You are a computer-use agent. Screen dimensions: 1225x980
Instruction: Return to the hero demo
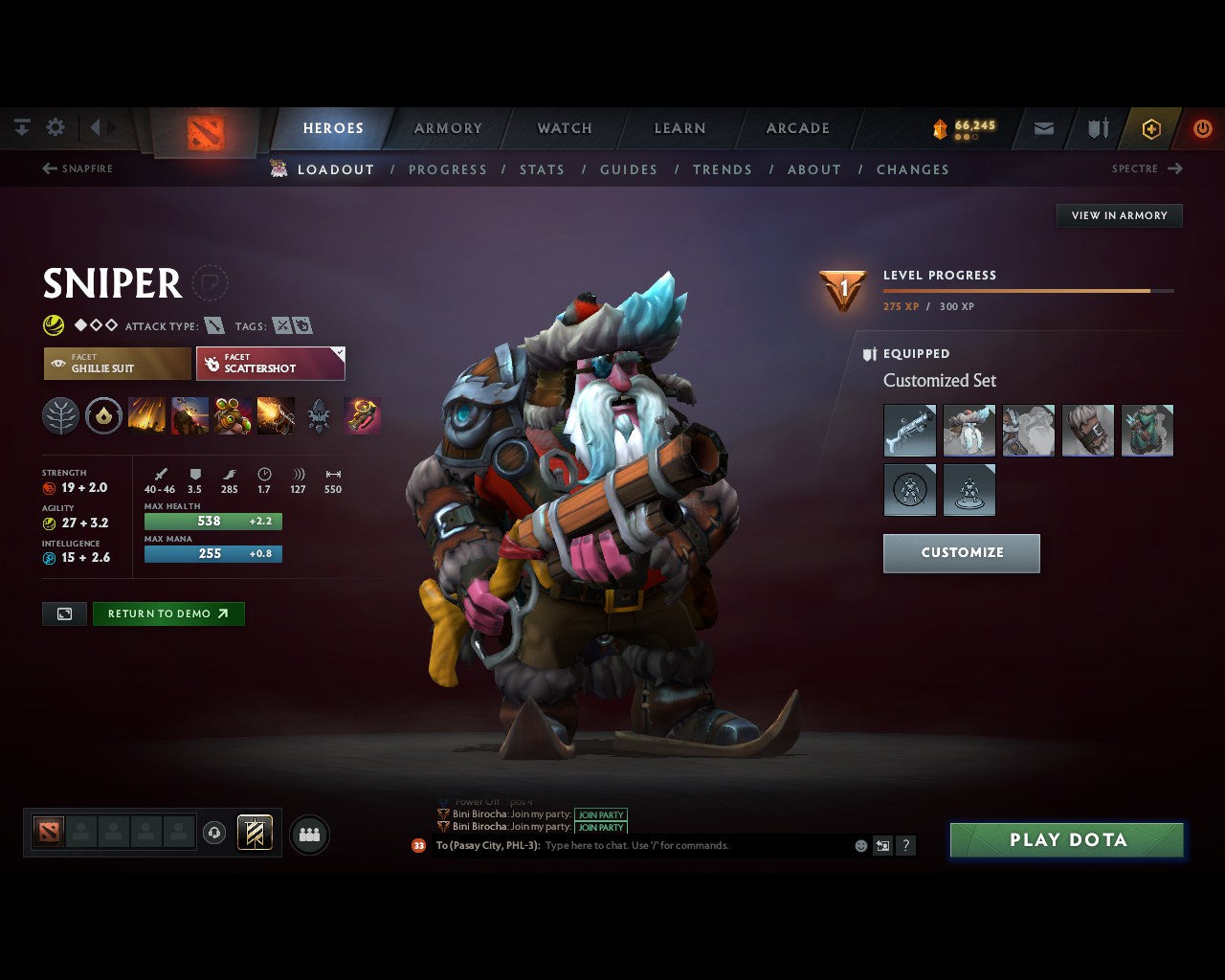coord(168,613)
